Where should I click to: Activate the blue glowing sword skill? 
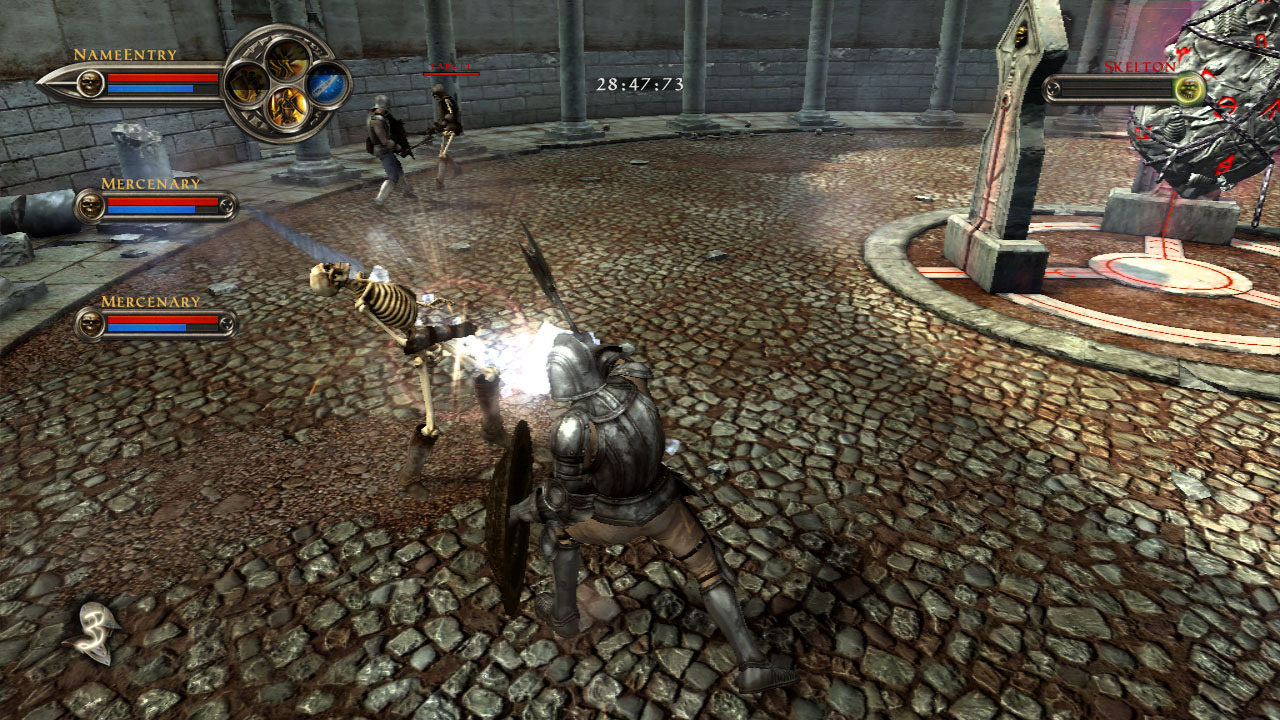pos(327,84)
